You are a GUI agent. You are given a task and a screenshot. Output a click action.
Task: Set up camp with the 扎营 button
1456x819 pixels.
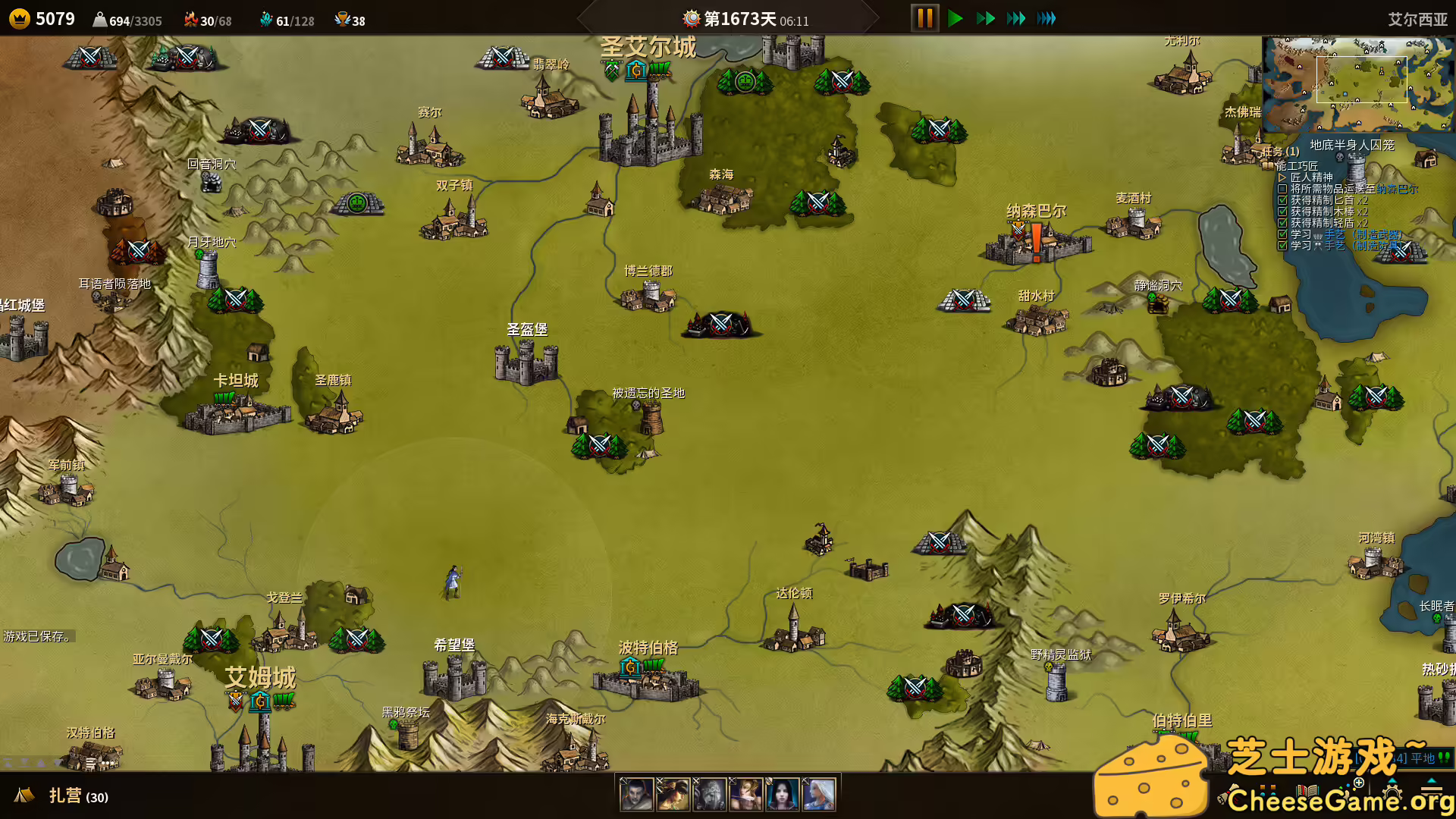[x=64, y=795]
